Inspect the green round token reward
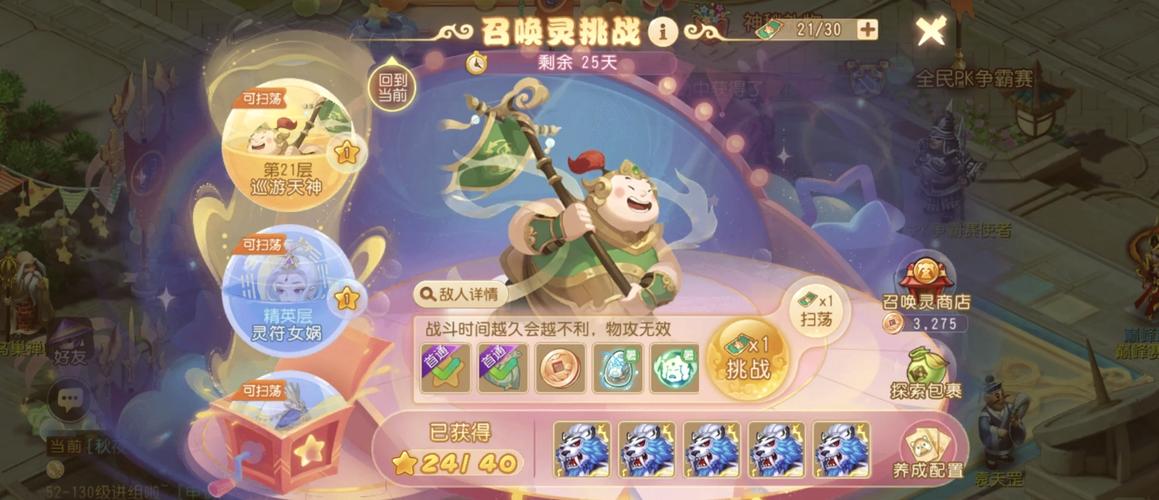This screenshot has height=500, width=1159. click(675, 366)
